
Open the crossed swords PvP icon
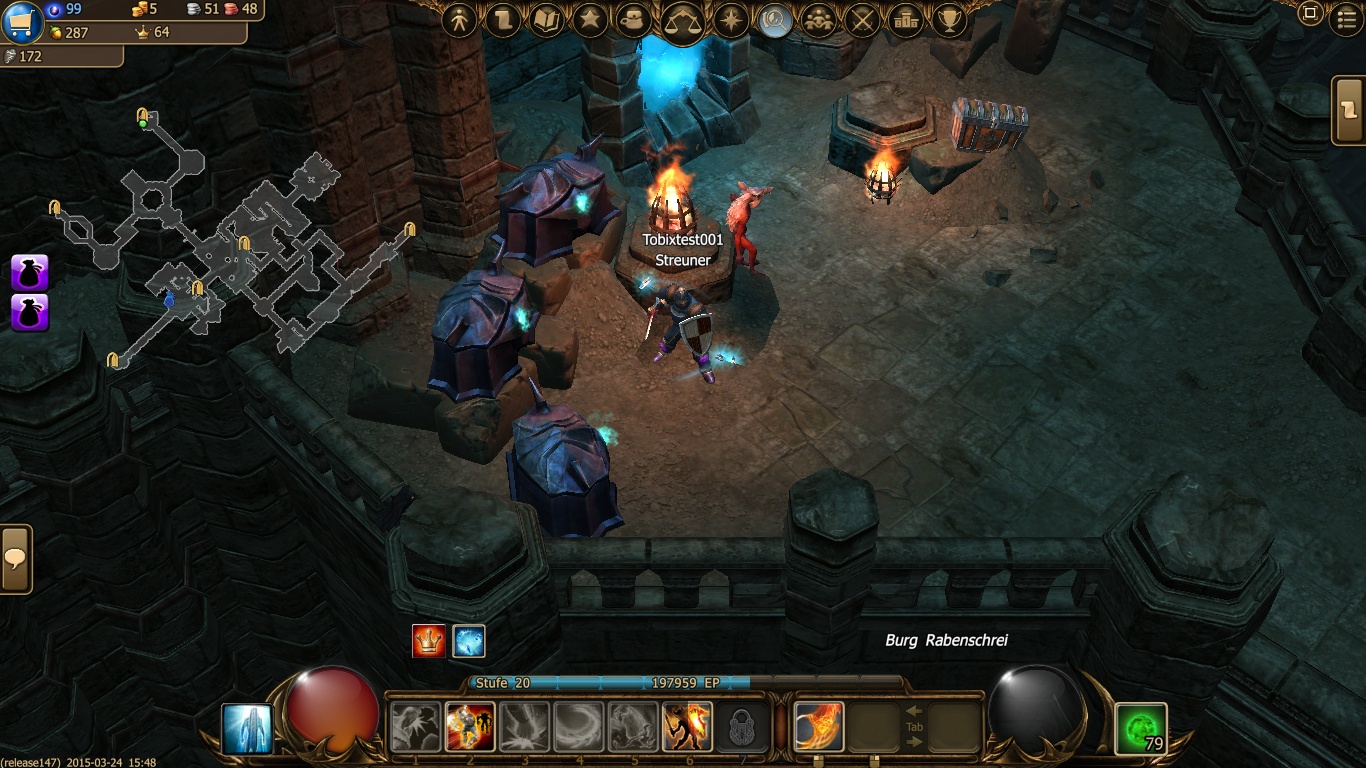tap(862, 20)
